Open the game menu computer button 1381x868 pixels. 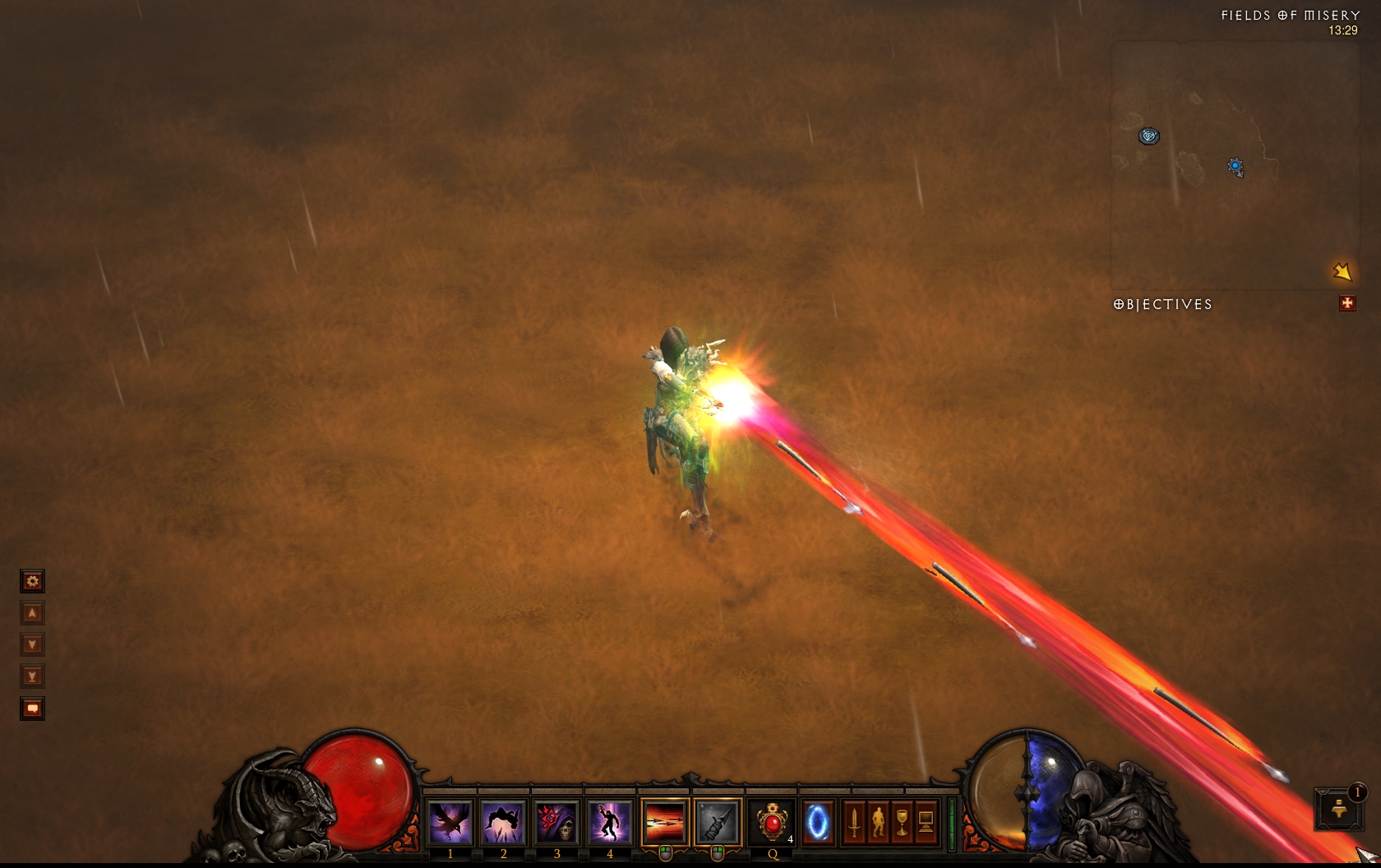click(926, 822)
